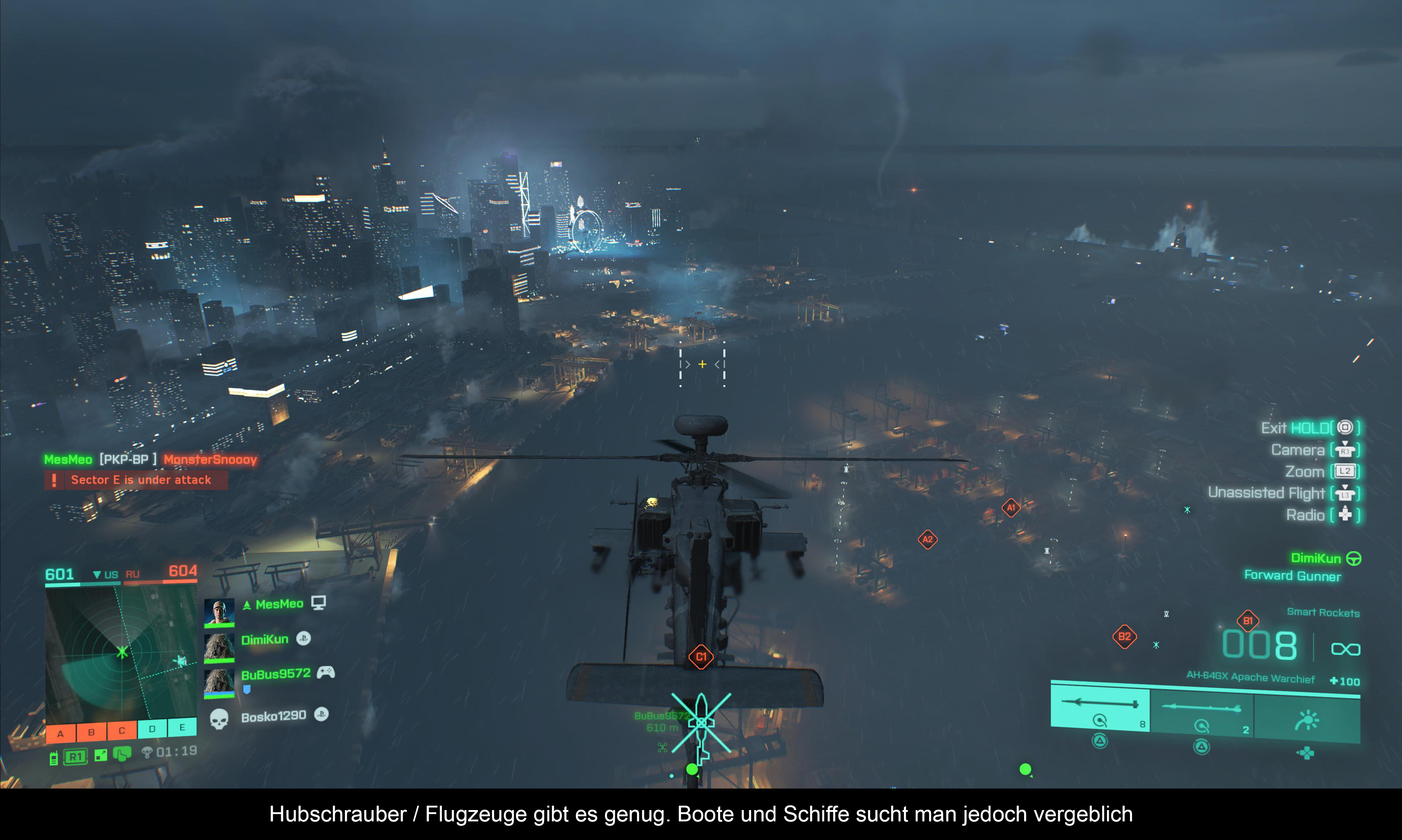Click the A2 objective marker
Viewport: 1402px width, 840px height.
point(928,540)
